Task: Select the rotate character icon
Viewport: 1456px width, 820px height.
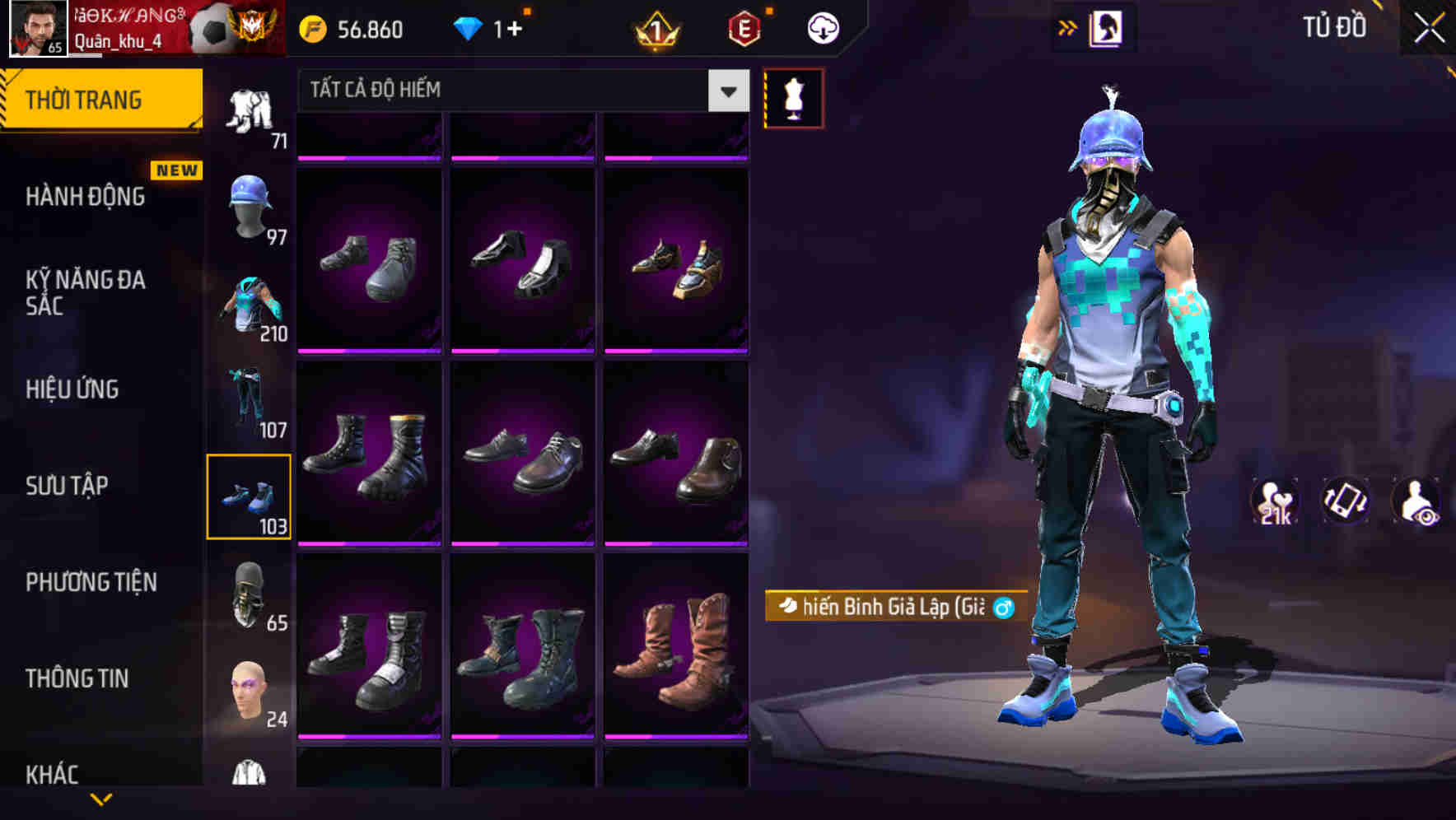Action: coord(1344,501)
